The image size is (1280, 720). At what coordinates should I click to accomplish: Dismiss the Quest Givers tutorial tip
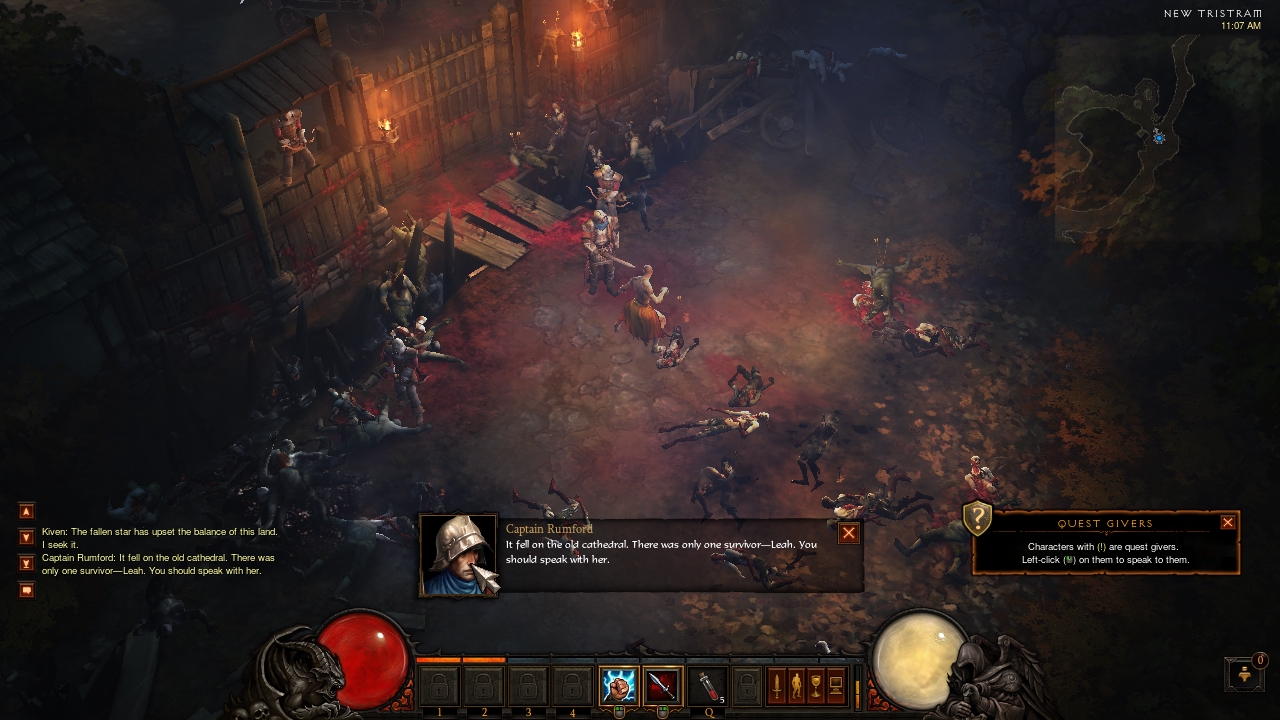pyautogui.click(x=1227, y=522)
